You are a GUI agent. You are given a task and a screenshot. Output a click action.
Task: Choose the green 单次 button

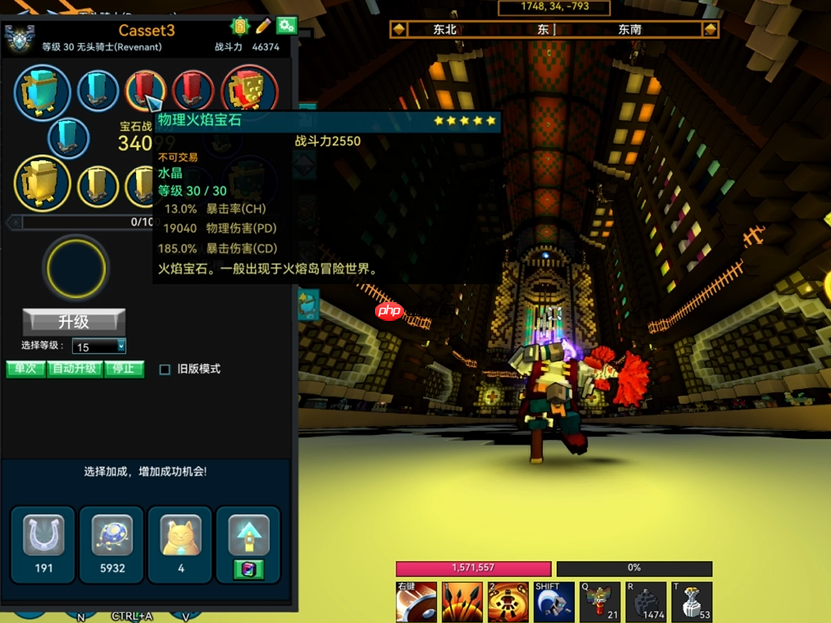25,369
